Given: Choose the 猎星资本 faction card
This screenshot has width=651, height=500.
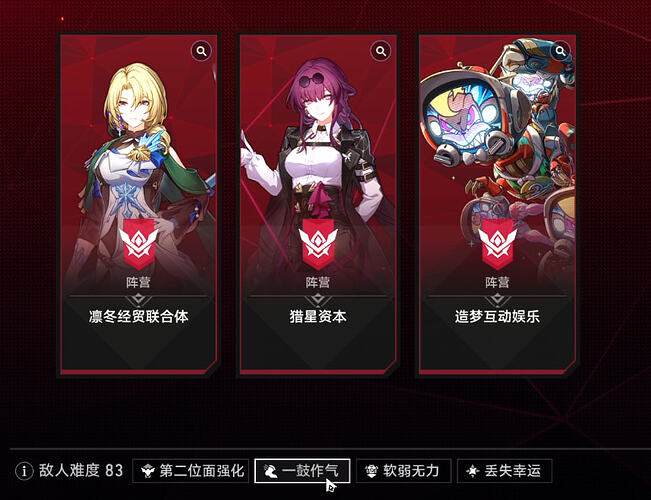Looking at the screenshot, I should tap(317, 205).
